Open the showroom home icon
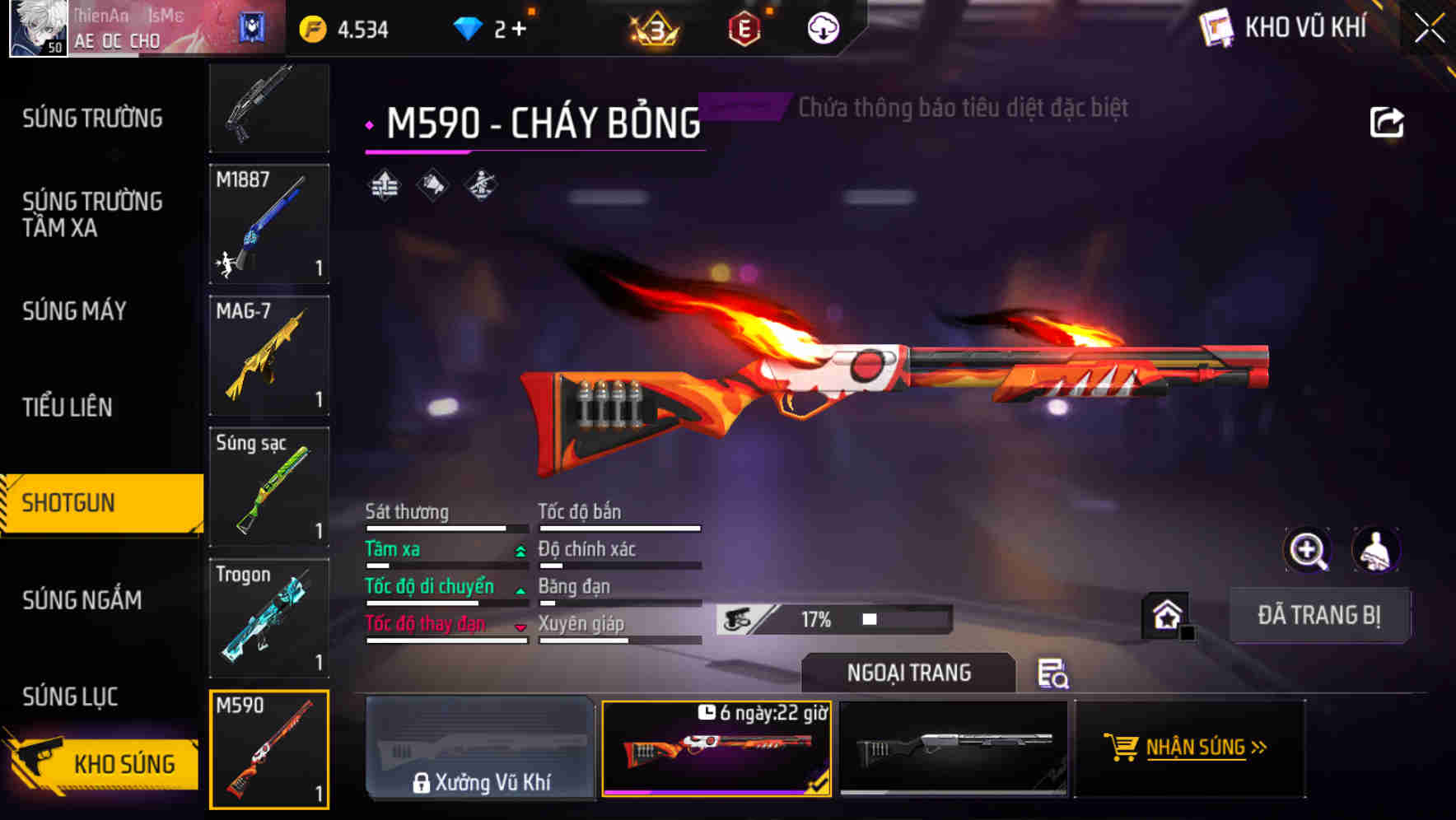Screen dimensions: 1456x820 [1164, 616]
